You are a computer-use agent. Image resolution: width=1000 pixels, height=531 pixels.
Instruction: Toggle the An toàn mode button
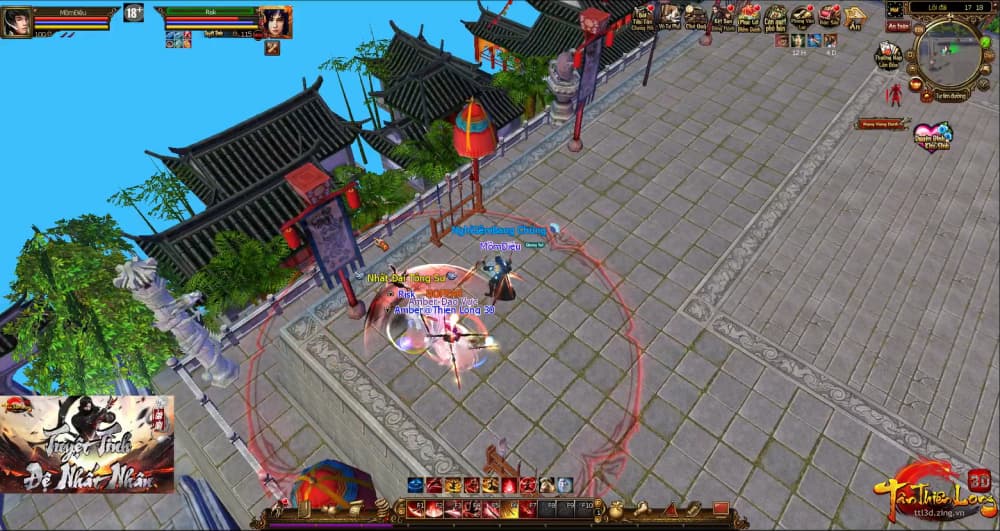tap(898, 26)
